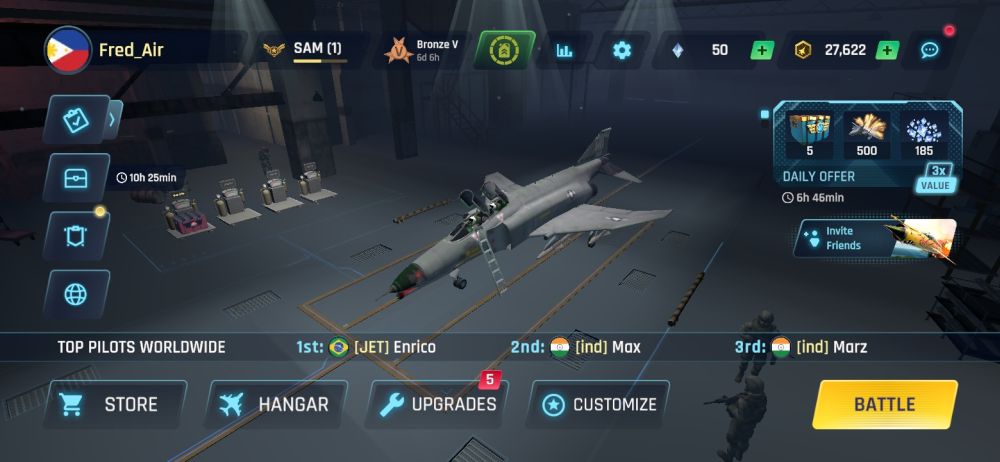Go to the HANGAR
This screenshot has width=1000, height=462.
(274, 404)
